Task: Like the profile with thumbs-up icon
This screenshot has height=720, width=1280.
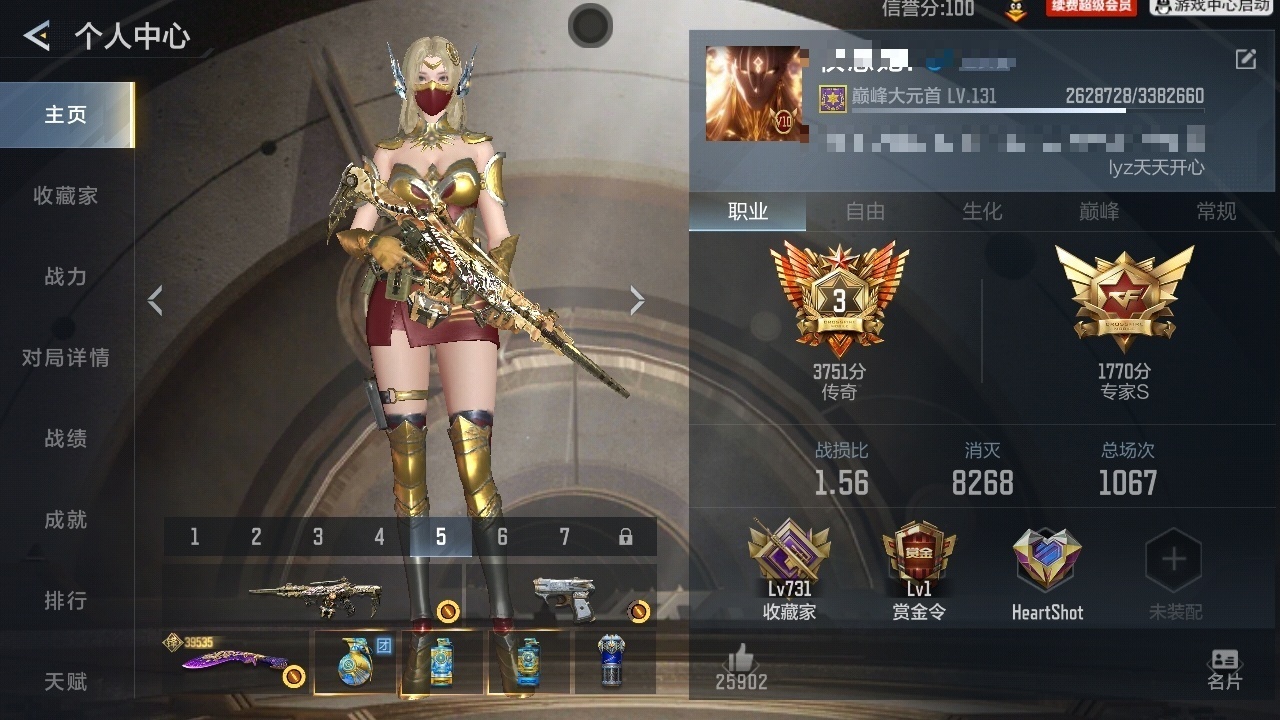Action: pyautogui.click(x=741, y=659)
